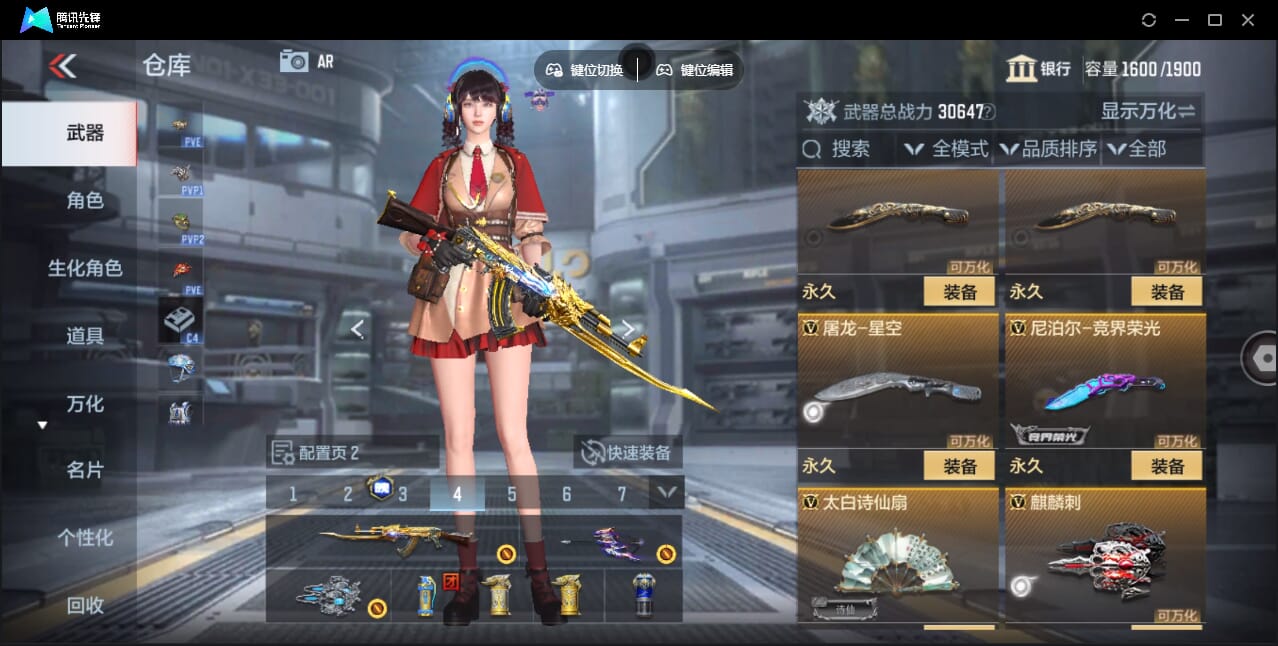Equip the 尼泊尔-竞界荣光 knife
1278x646 pixels.
point(1166,466)
